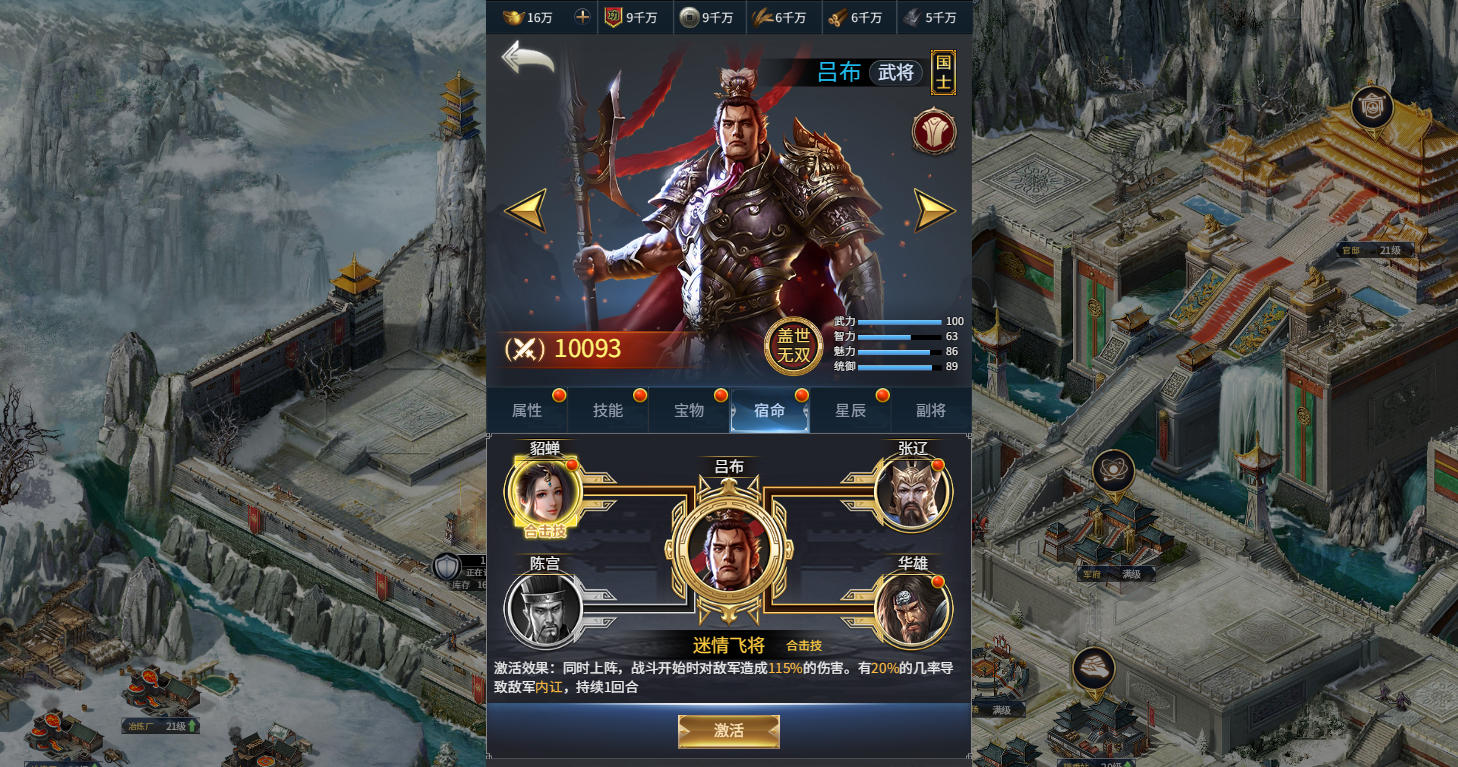Switch to previous general with left arrow
The height and width of the screenshot is (767, 1458).
(x=525, y=210)
